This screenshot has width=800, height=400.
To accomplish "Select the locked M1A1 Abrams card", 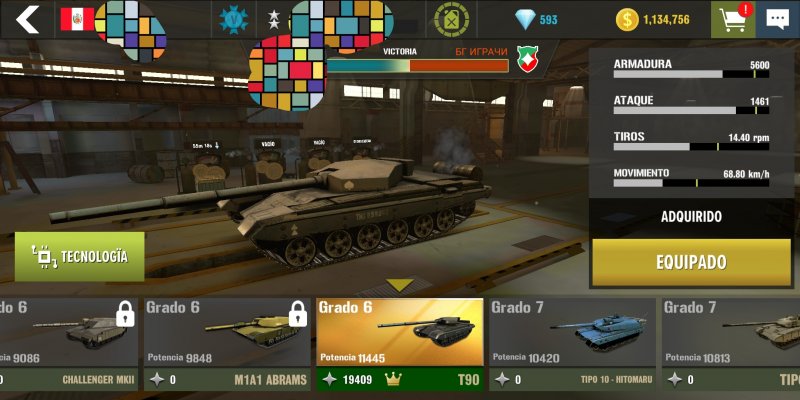I will pyautogui.click(x=226, y=343).
